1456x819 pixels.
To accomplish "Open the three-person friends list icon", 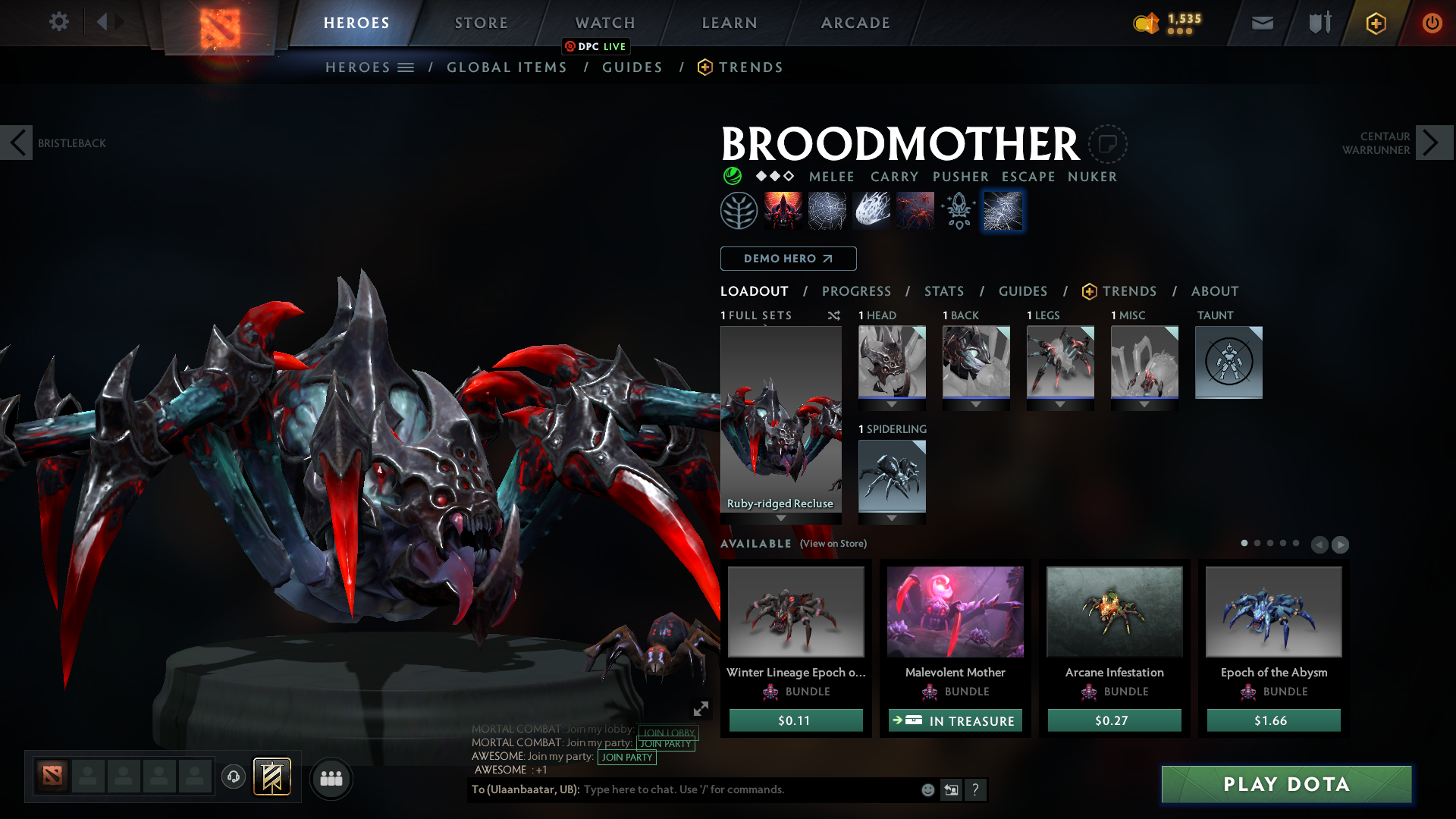I will tap(331, 777).
